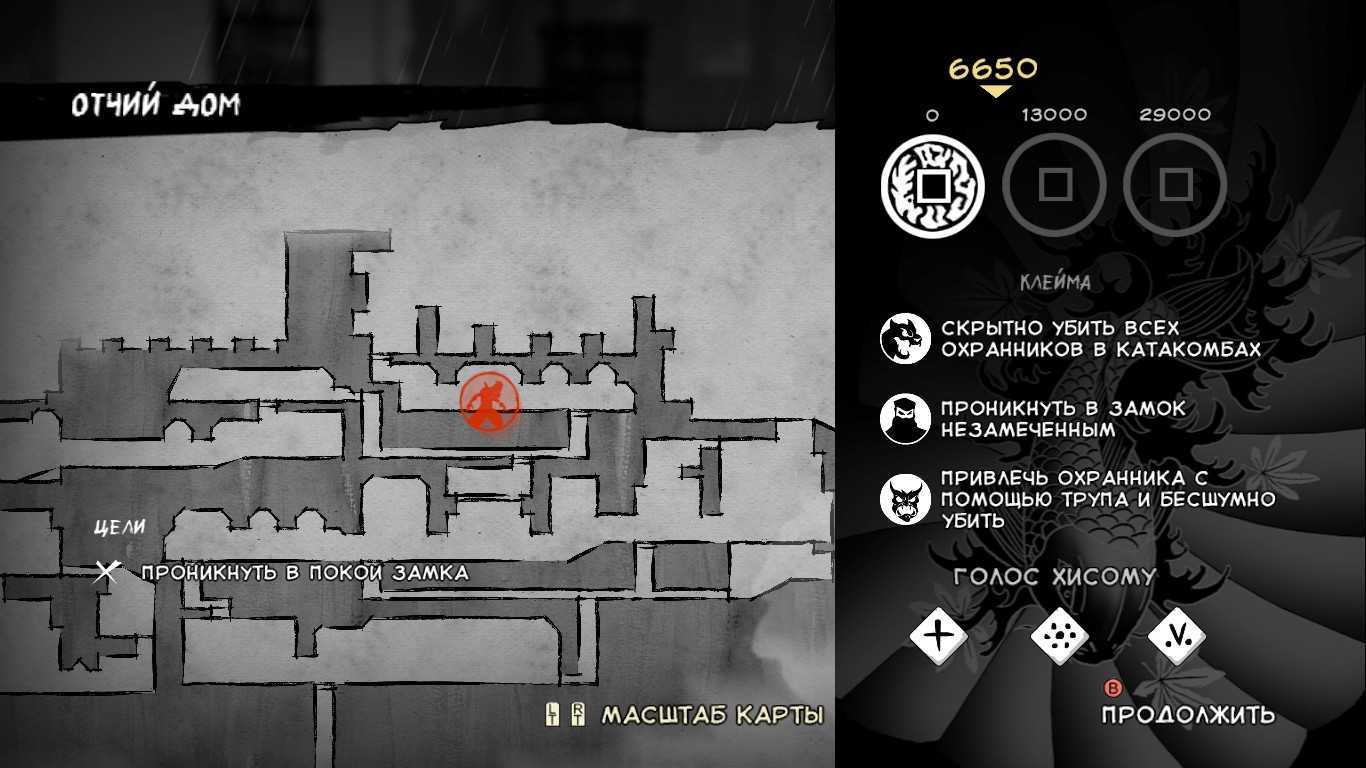The height and width of the screenshot is (768, 1366).
Task: Select the red ninja marker on map
Action: [489, 402]
